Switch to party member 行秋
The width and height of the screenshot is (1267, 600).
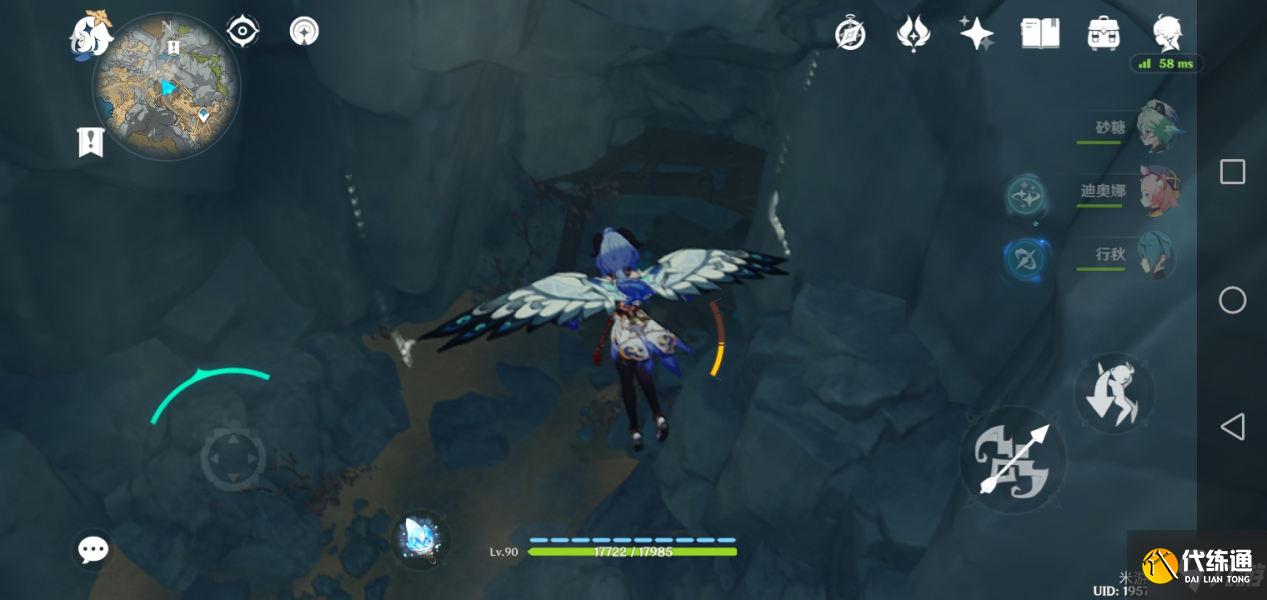click(1156, 255)
